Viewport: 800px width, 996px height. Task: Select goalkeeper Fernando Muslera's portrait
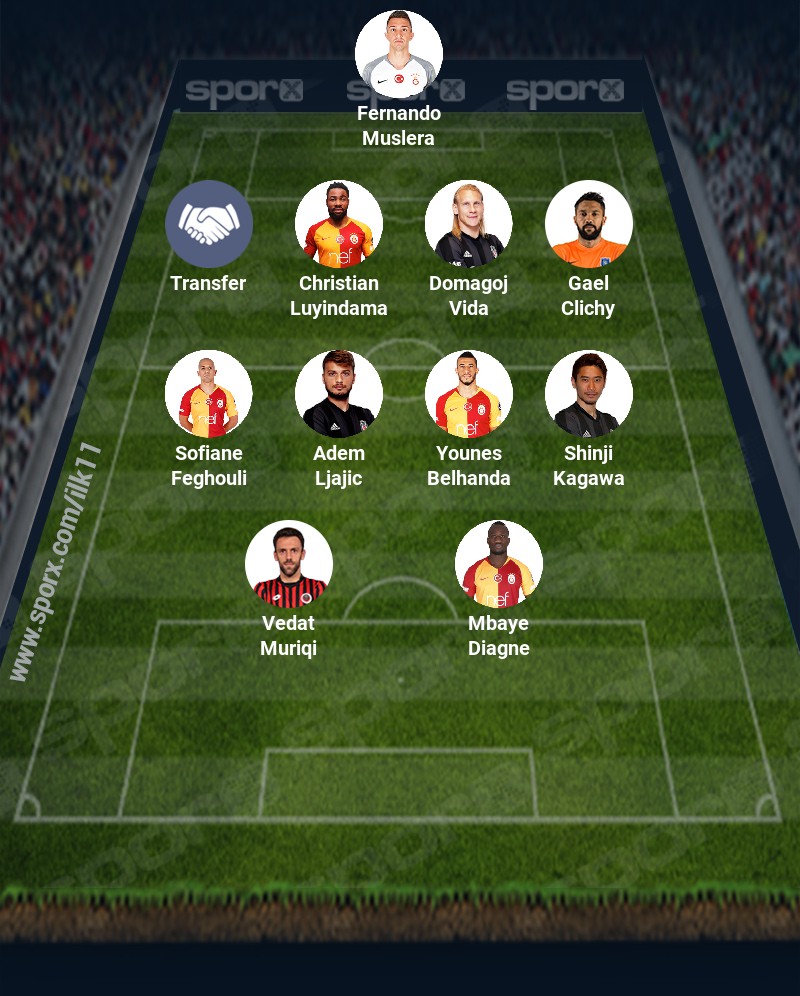coord(399,54)
